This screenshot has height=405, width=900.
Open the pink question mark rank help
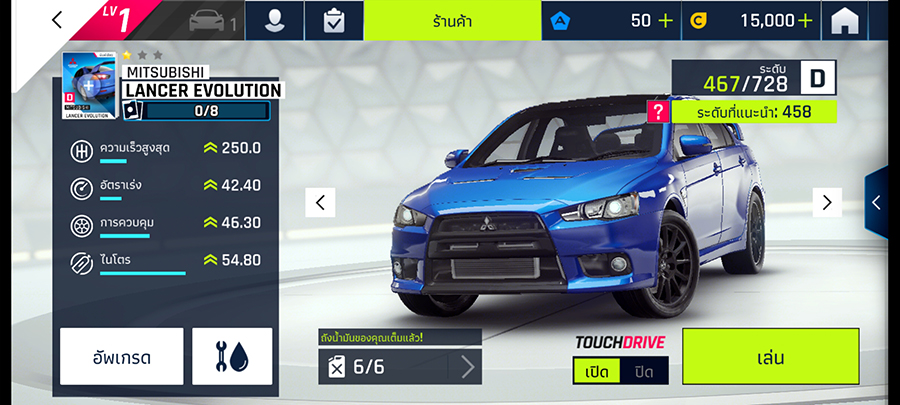[657, 112]
